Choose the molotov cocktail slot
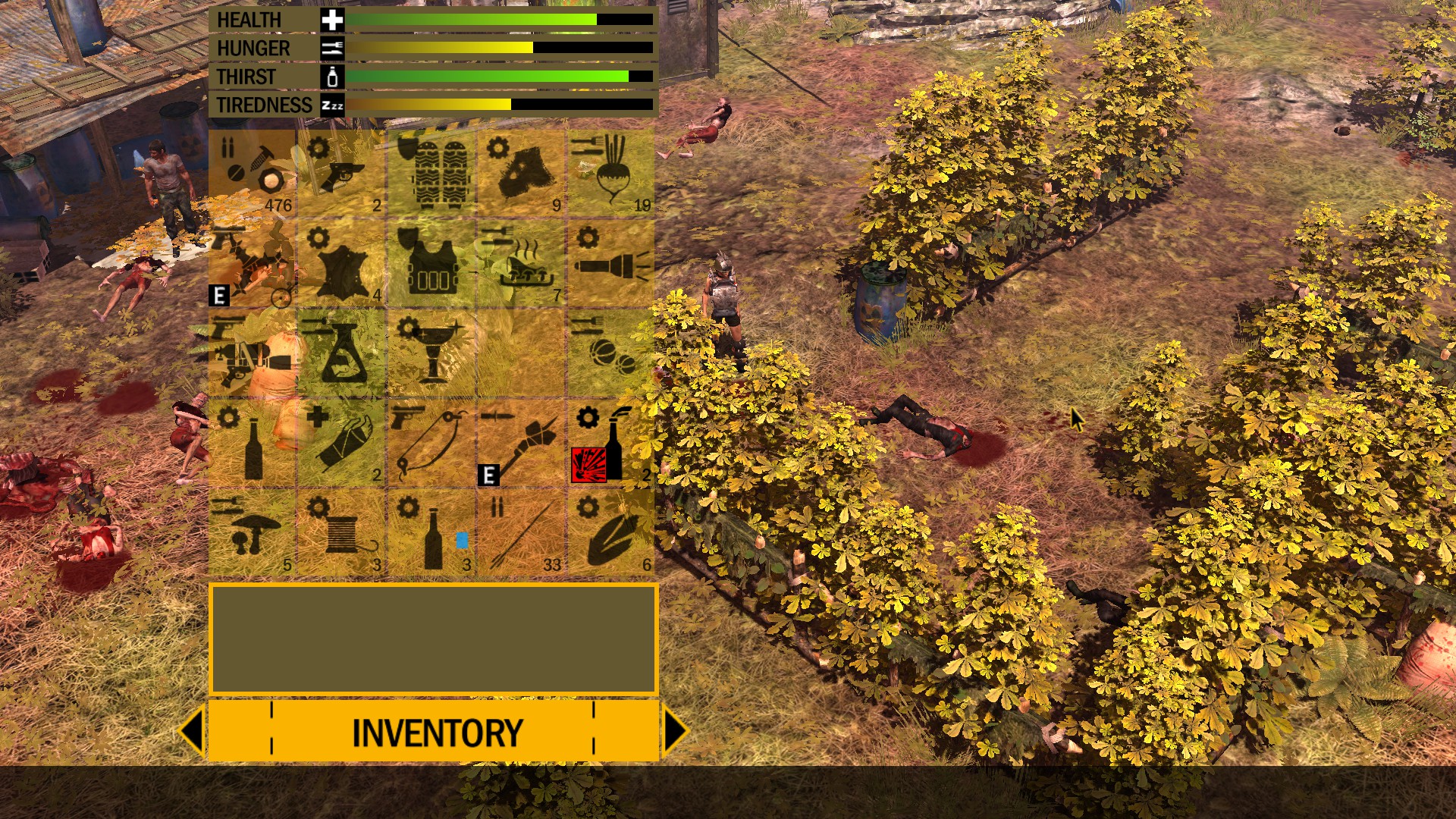1456x819 pixels. click(611, 444)
